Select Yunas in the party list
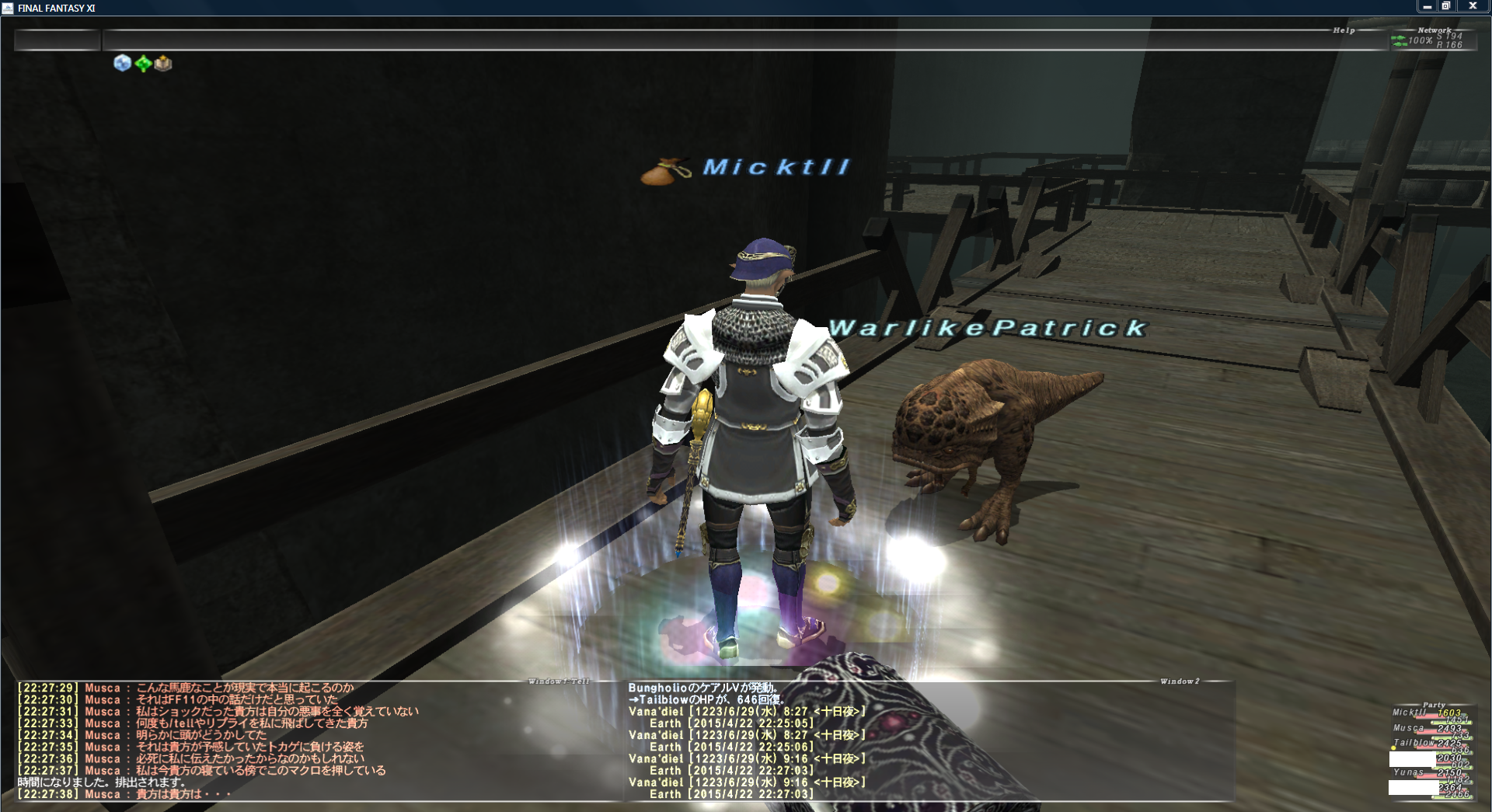This screenshot has width=1492, height=812. point(1408,772)
